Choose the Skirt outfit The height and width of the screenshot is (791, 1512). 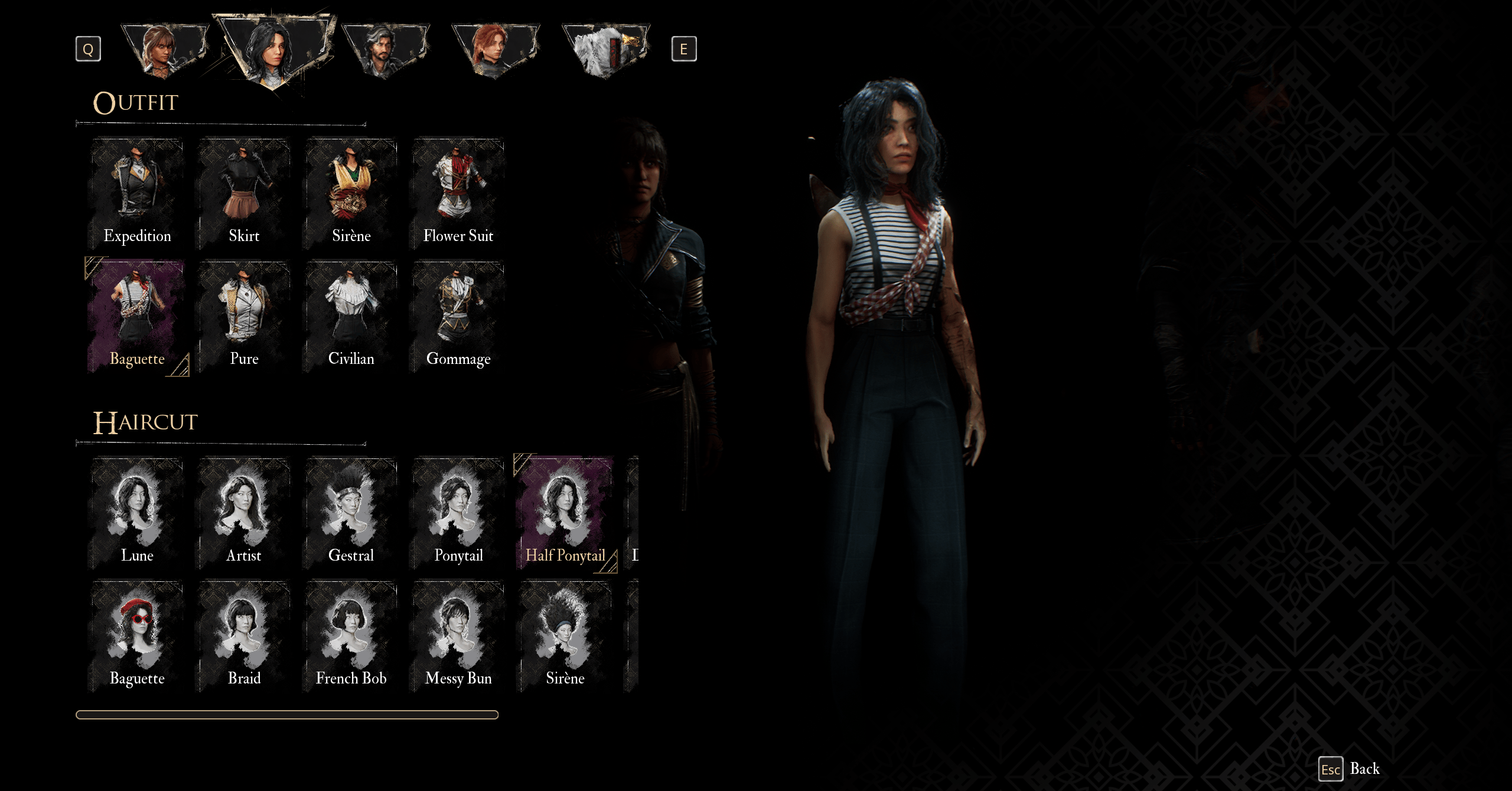click(244, 193)
